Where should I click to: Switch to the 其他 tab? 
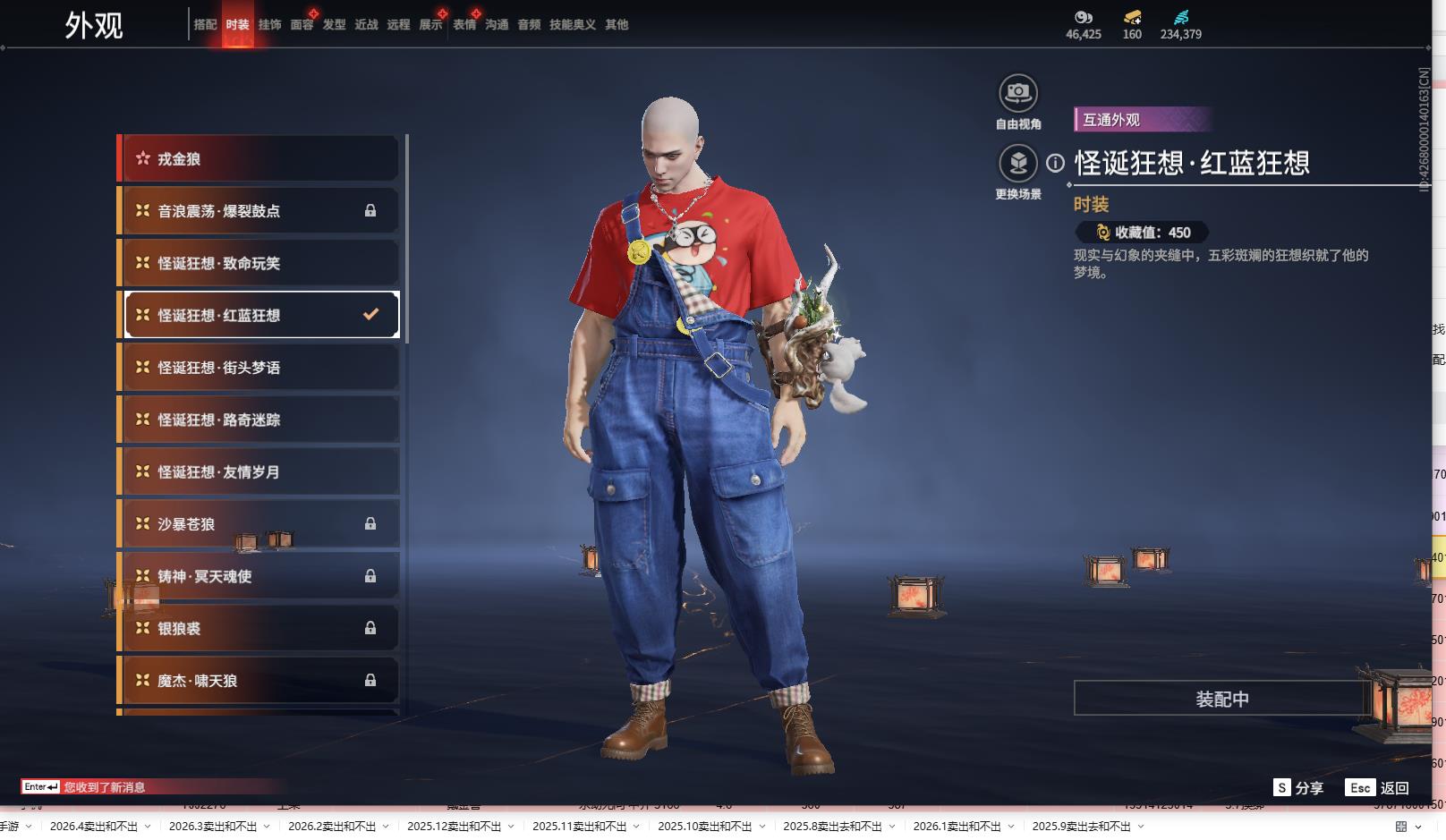pos(617,24)
